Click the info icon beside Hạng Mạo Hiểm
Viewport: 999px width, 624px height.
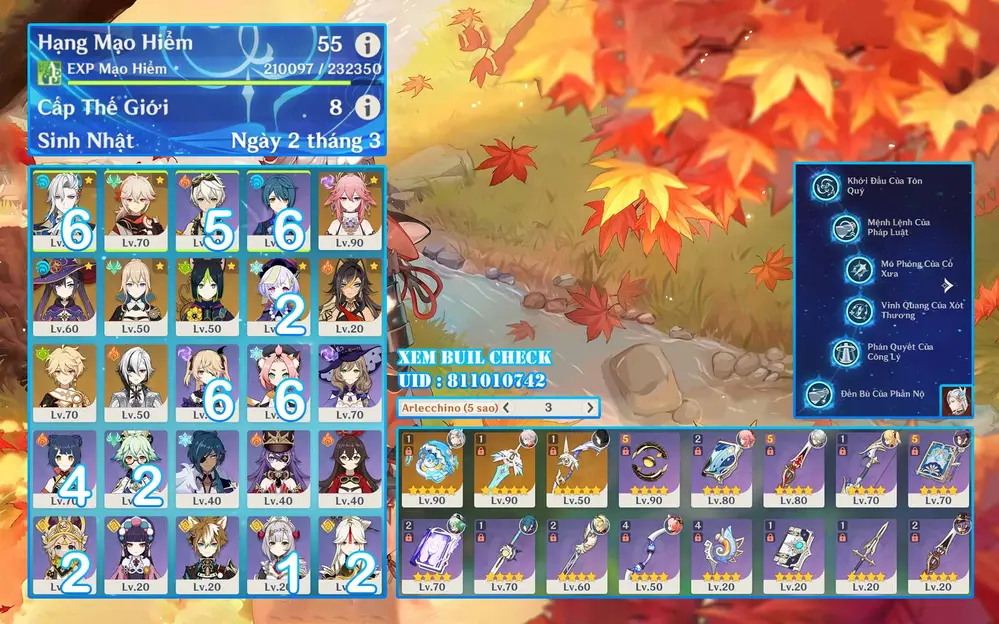pos(369,45)
